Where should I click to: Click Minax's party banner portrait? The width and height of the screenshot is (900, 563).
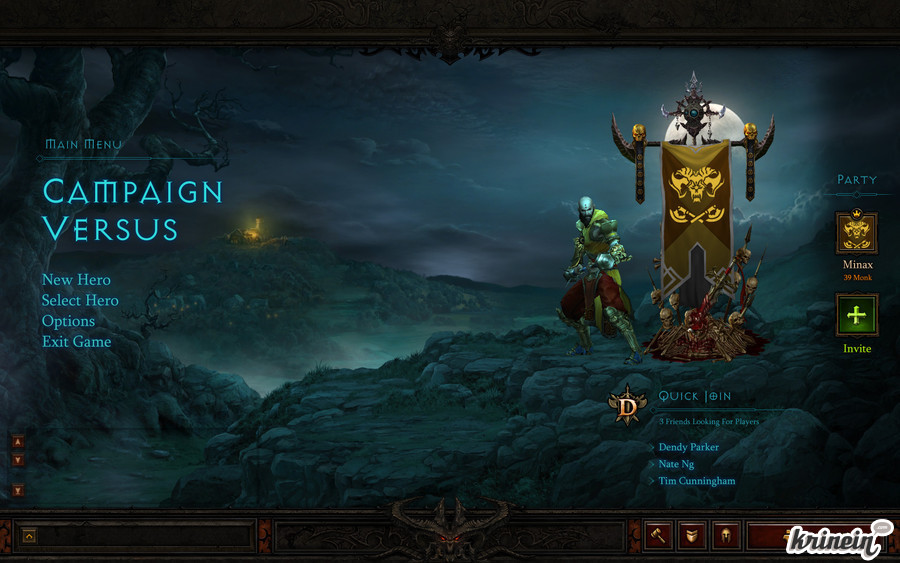coord(857,233)
